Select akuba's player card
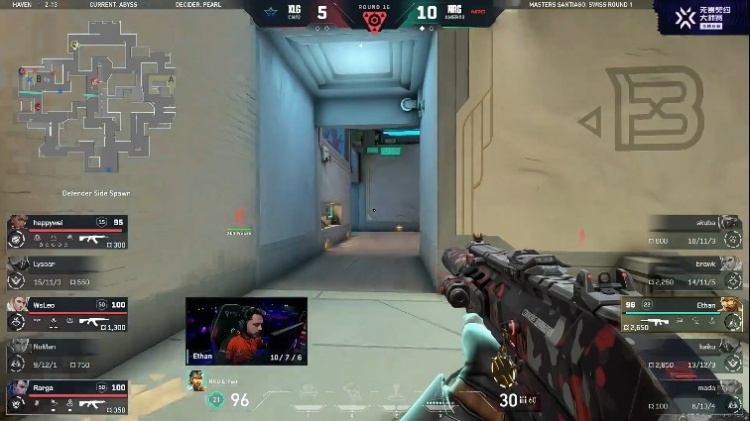This screenshot has height=421, width=750. click(695, 232)
